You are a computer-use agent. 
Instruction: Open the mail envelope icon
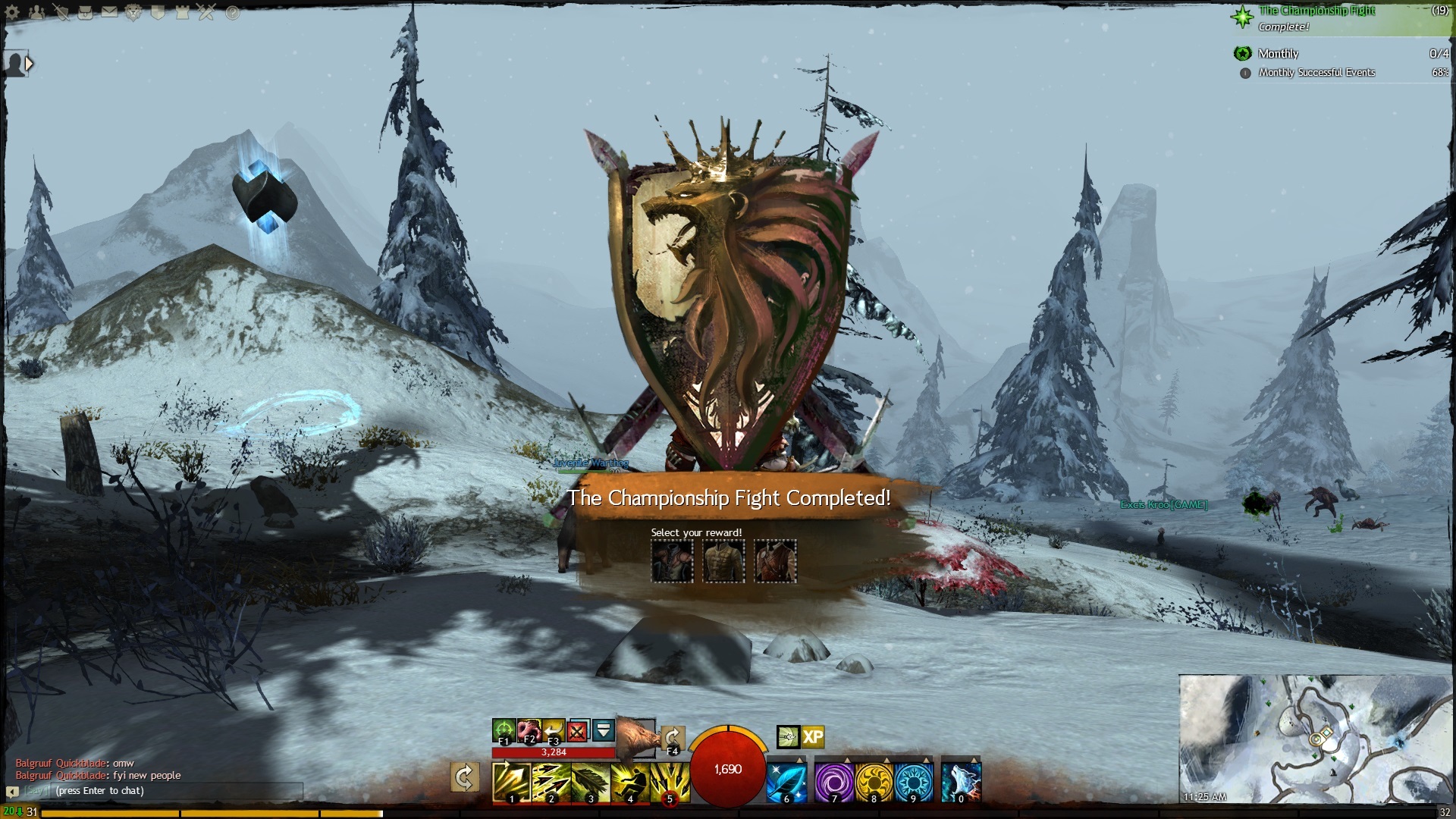109,12
